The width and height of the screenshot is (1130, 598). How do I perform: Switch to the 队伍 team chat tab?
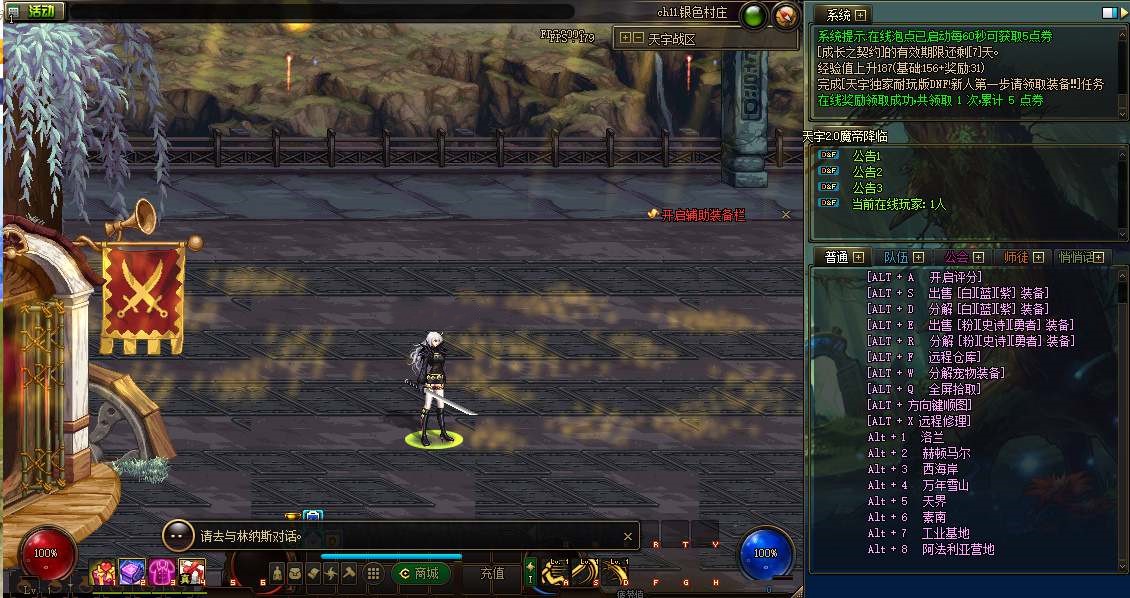pos(896,257)
